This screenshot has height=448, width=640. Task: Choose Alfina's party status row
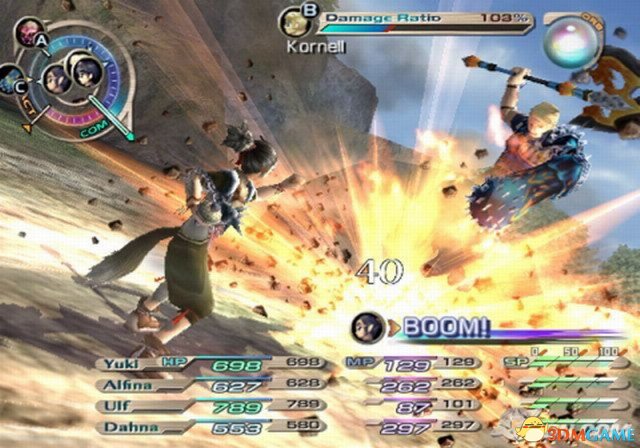(119, 382)
